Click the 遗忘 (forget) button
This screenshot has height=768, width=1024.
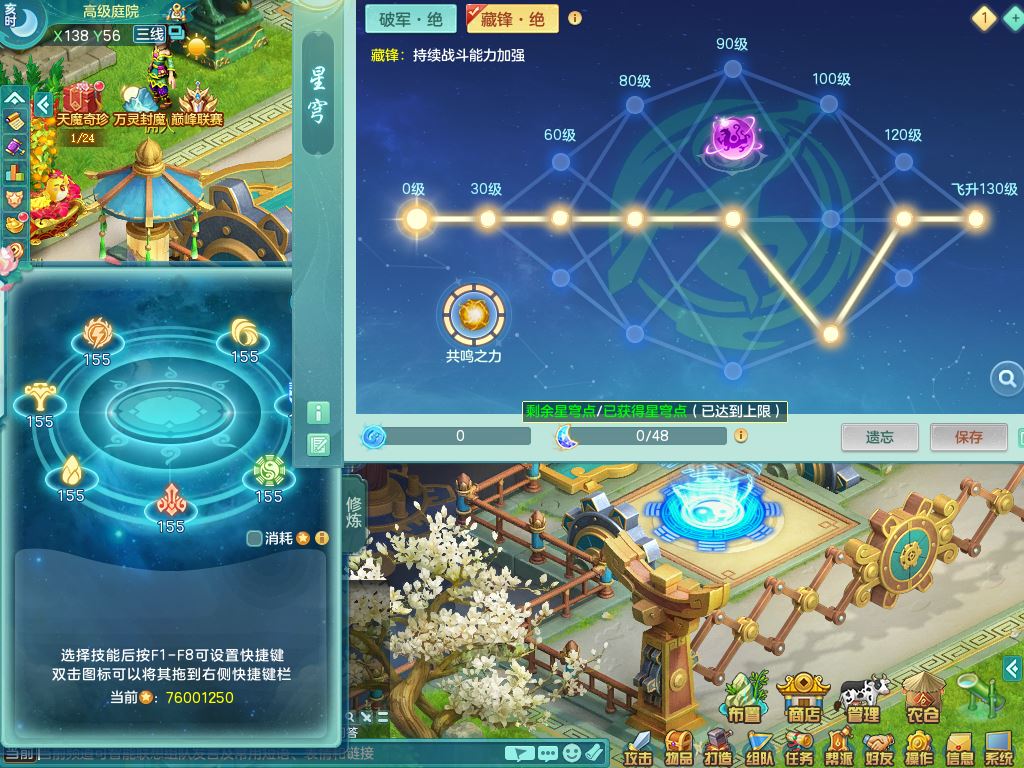879,436
